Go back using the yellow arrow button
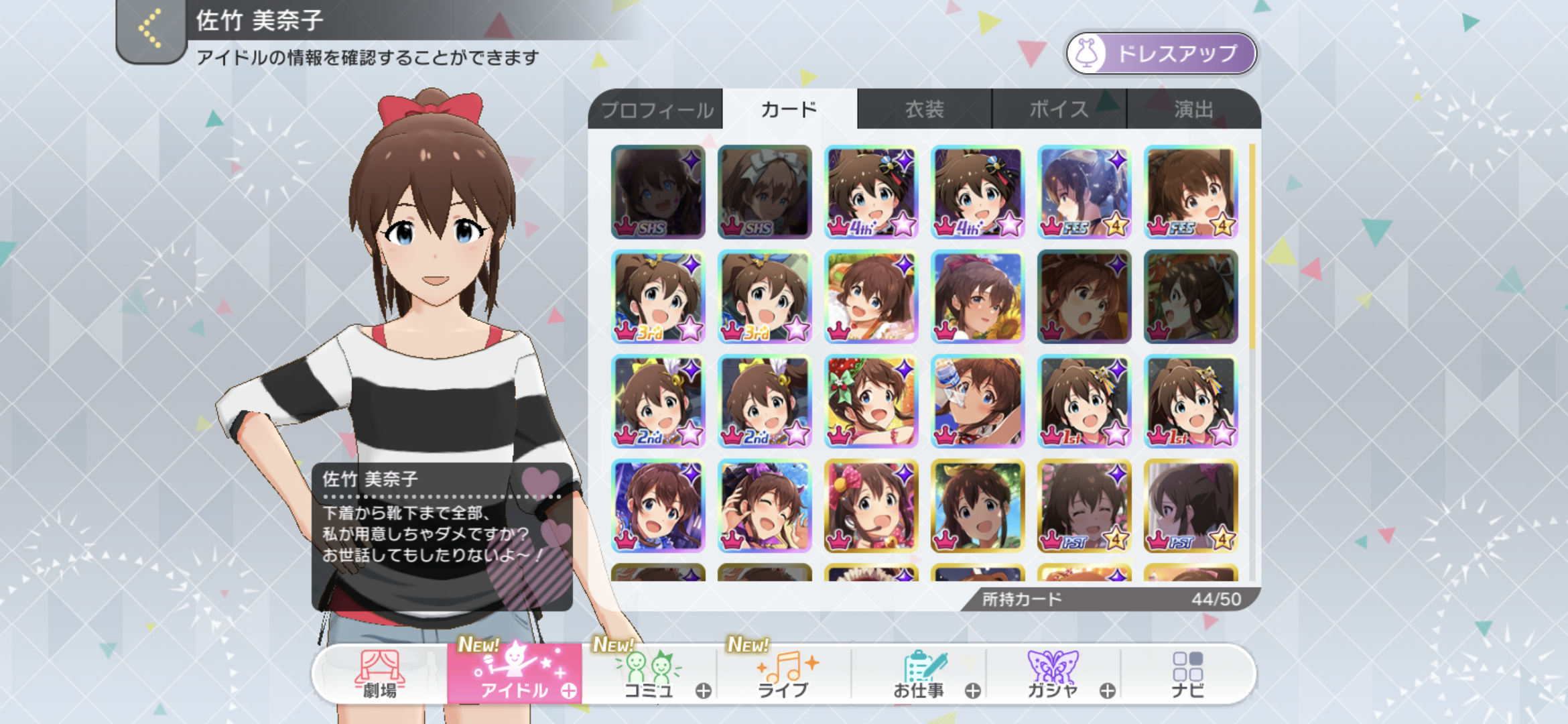This screenshot has height=724, width=1568. [x=151, y=29]
